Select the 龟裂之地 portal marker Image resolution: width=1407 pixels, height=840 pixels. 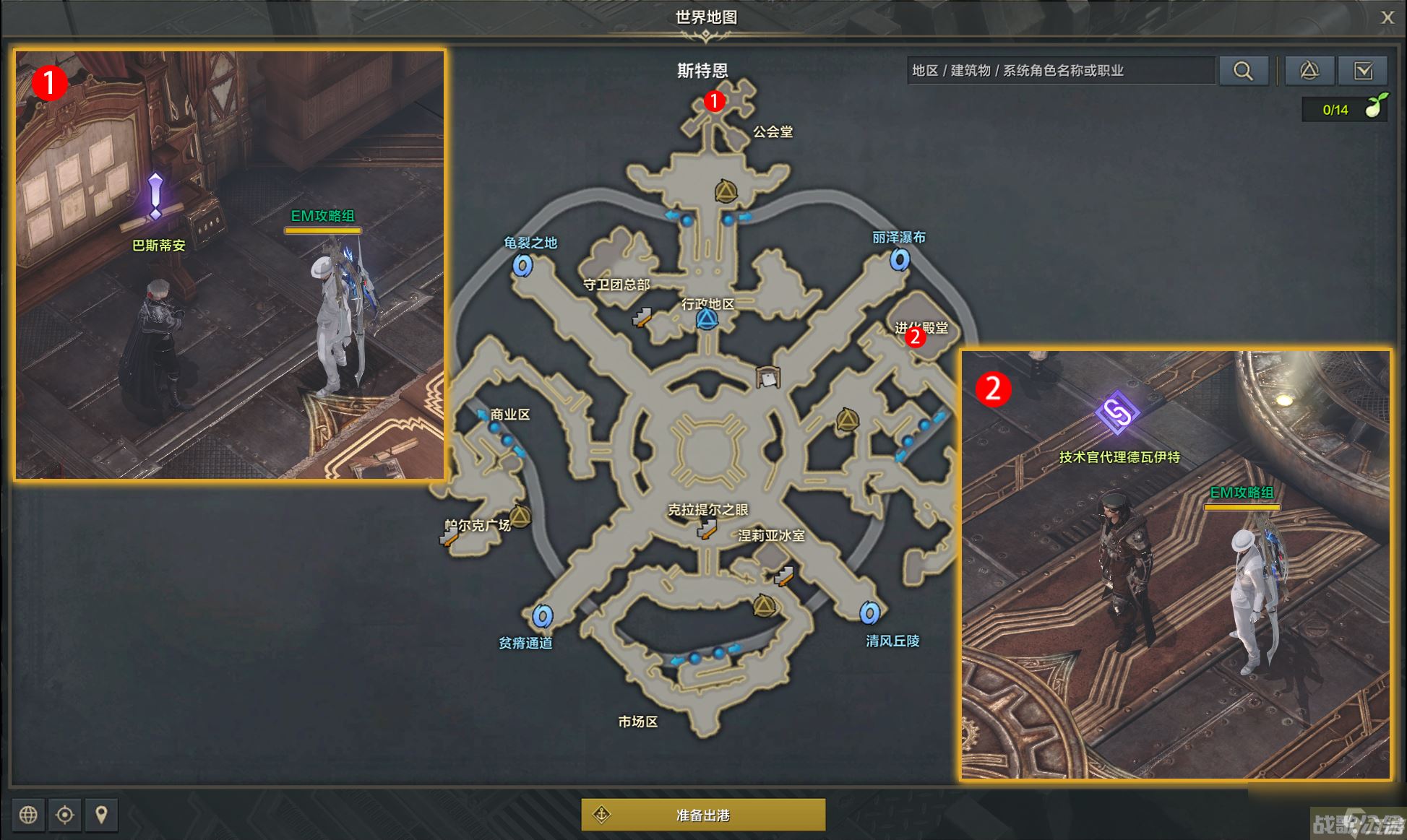coord(522,266)
